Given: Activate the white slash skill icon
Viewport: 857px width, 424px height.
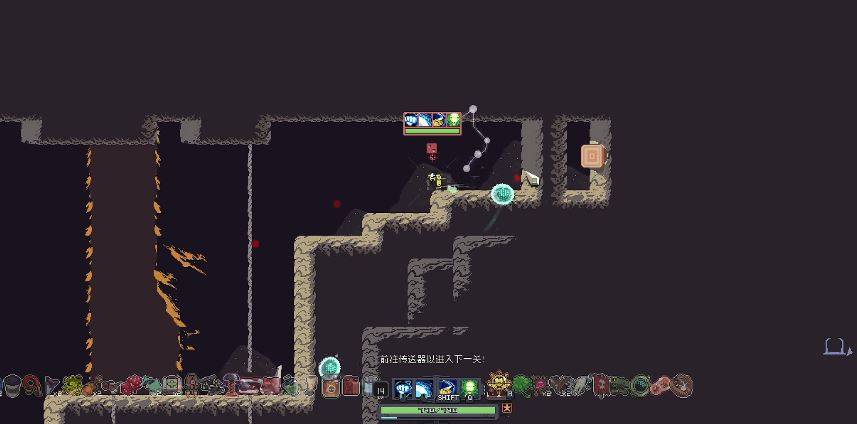Looking at the screenshot, I should click(x=426, y=387).
